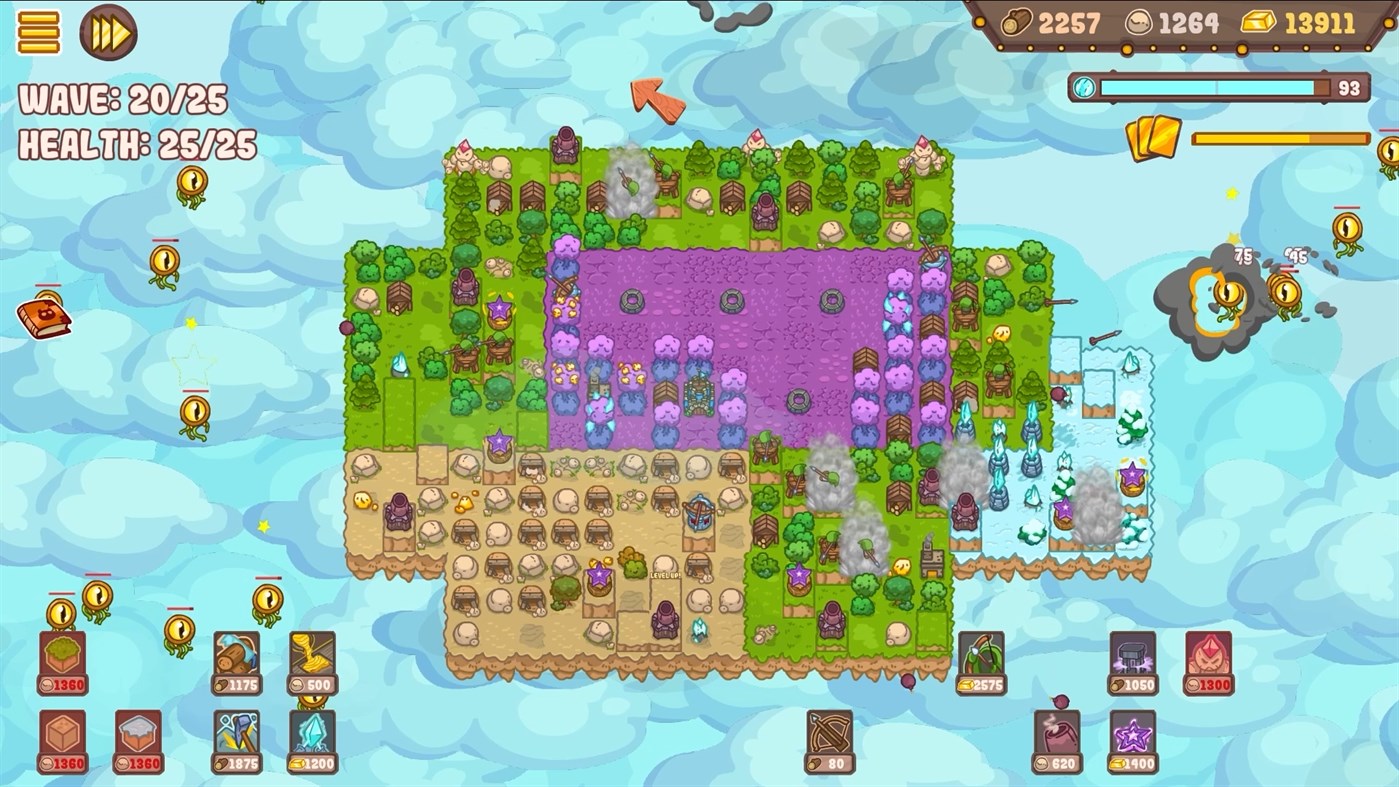Toggle the fast-forward game speed
This screenshot has width=1399, height=787.
pos(107,33)
